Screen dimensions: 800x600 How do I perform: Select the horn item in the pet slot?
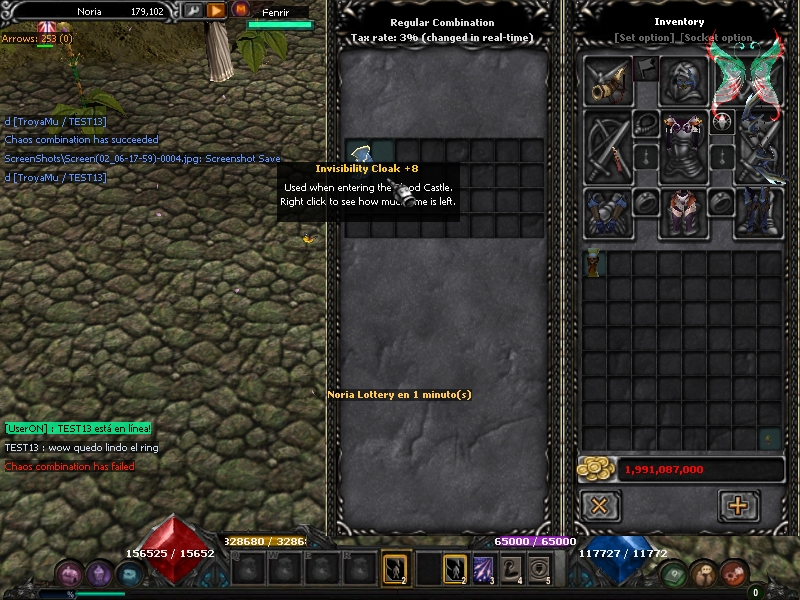(x=608, y=82)
